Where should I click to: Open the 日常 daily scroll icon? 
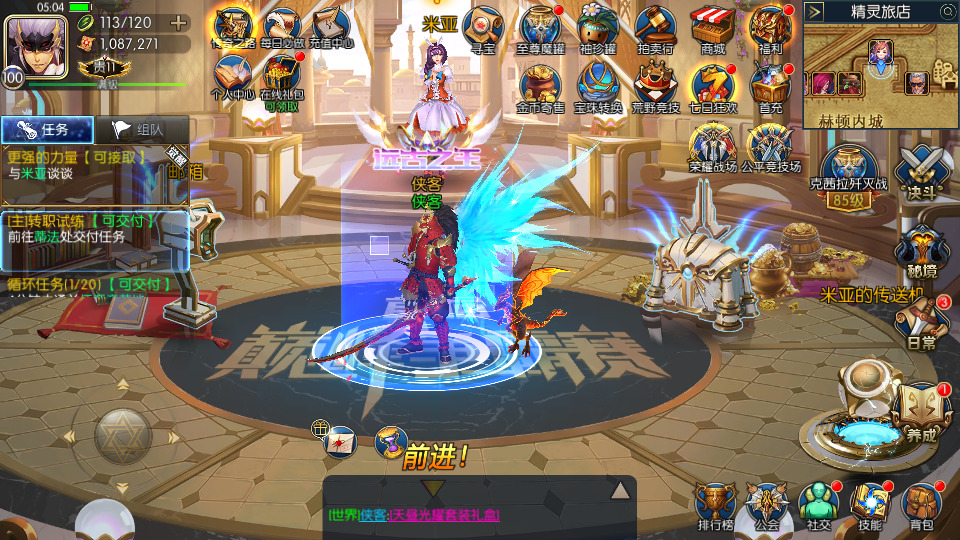pos(921,322)
